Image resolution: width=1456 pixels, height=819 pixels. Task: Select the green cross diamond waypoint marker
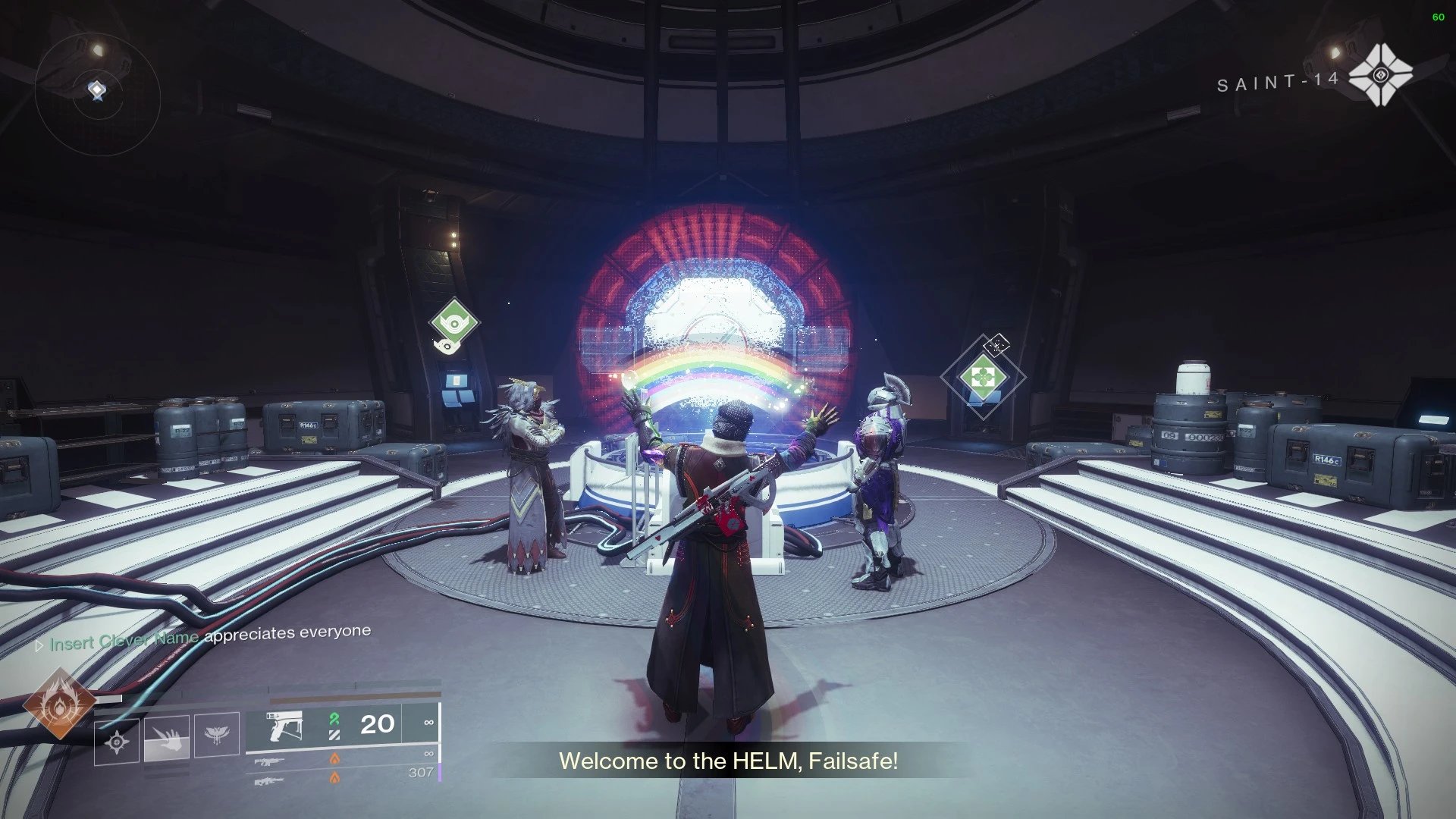[x=982, y=376]
